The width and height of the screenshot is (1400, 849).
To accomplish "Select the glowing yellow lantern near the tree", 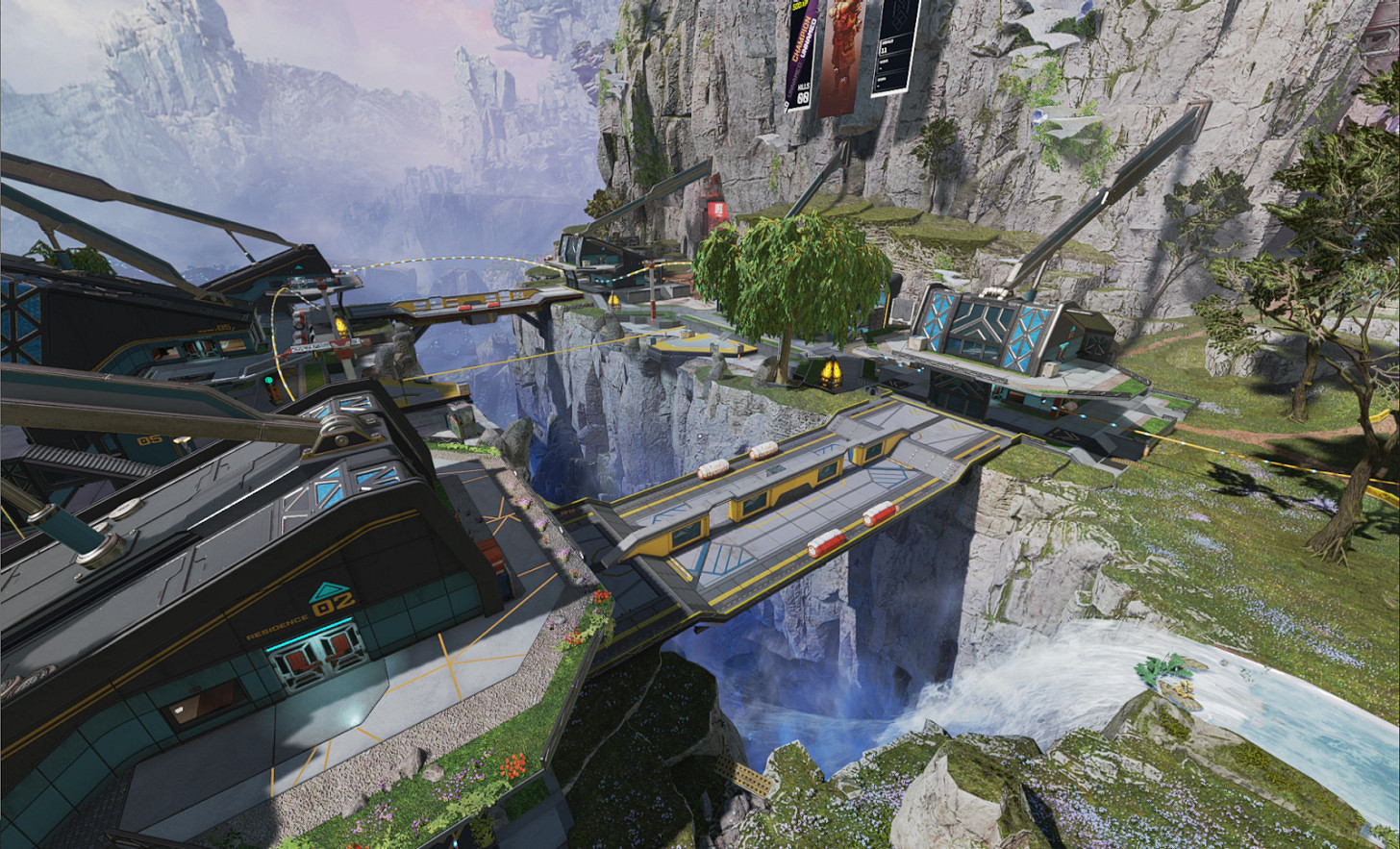I will (831, 371).
